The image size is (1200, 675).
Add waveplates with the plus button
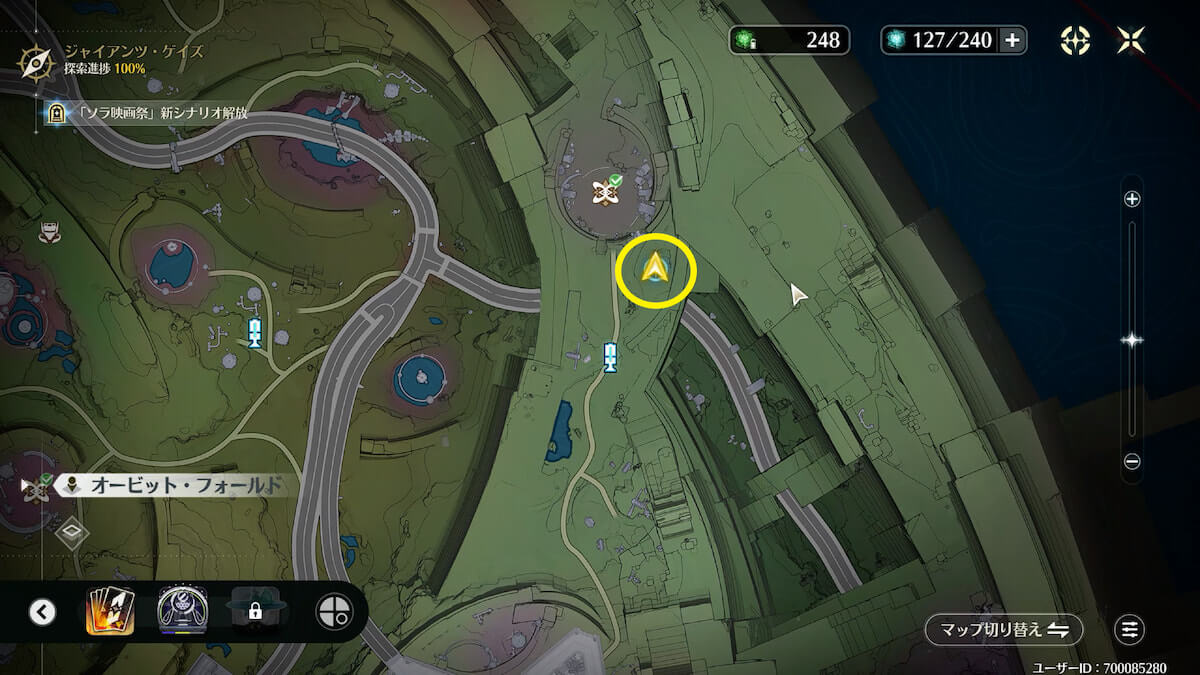[1012, 40]
